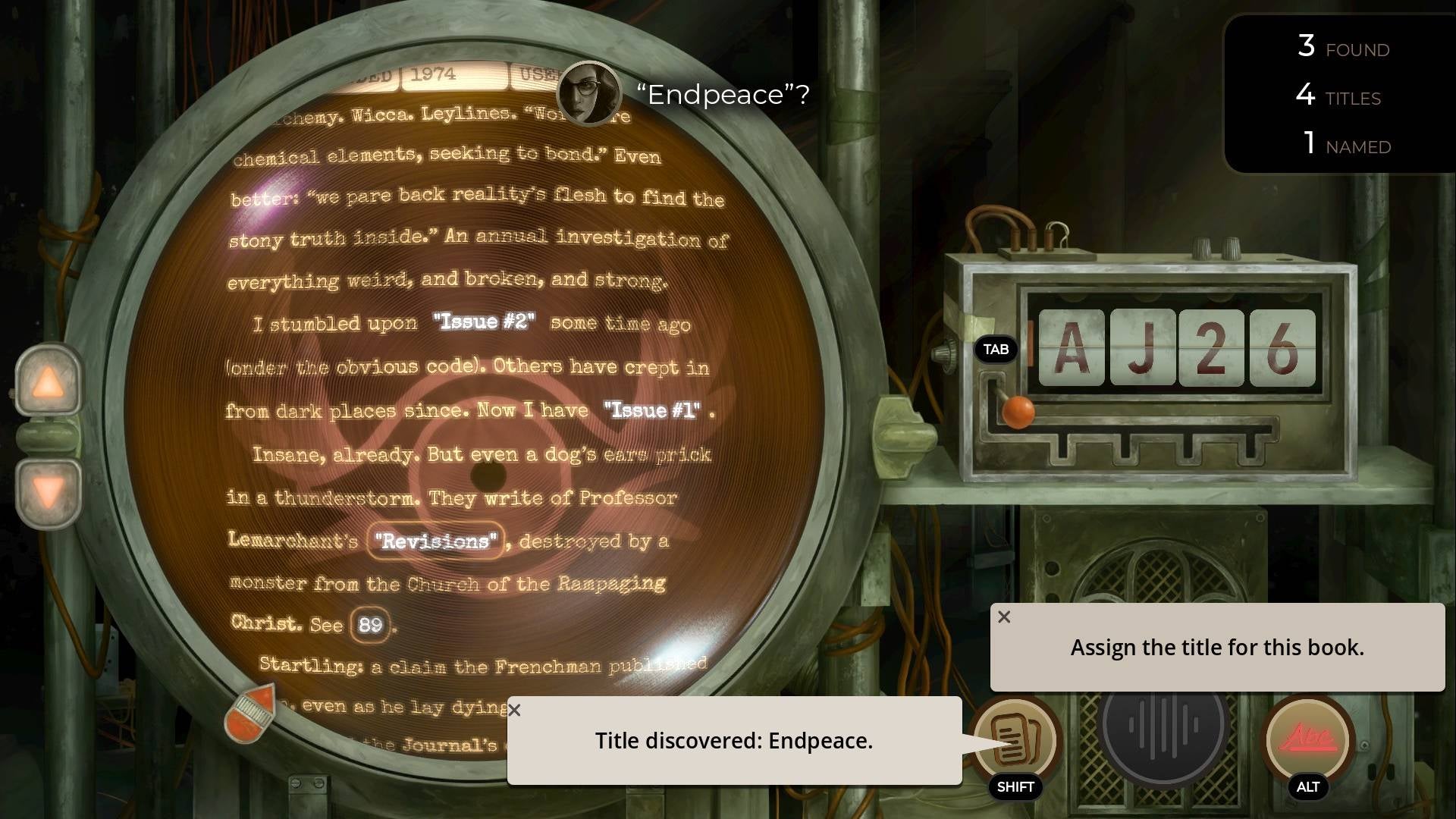Click the round waveform audio button

point(1162,726)
